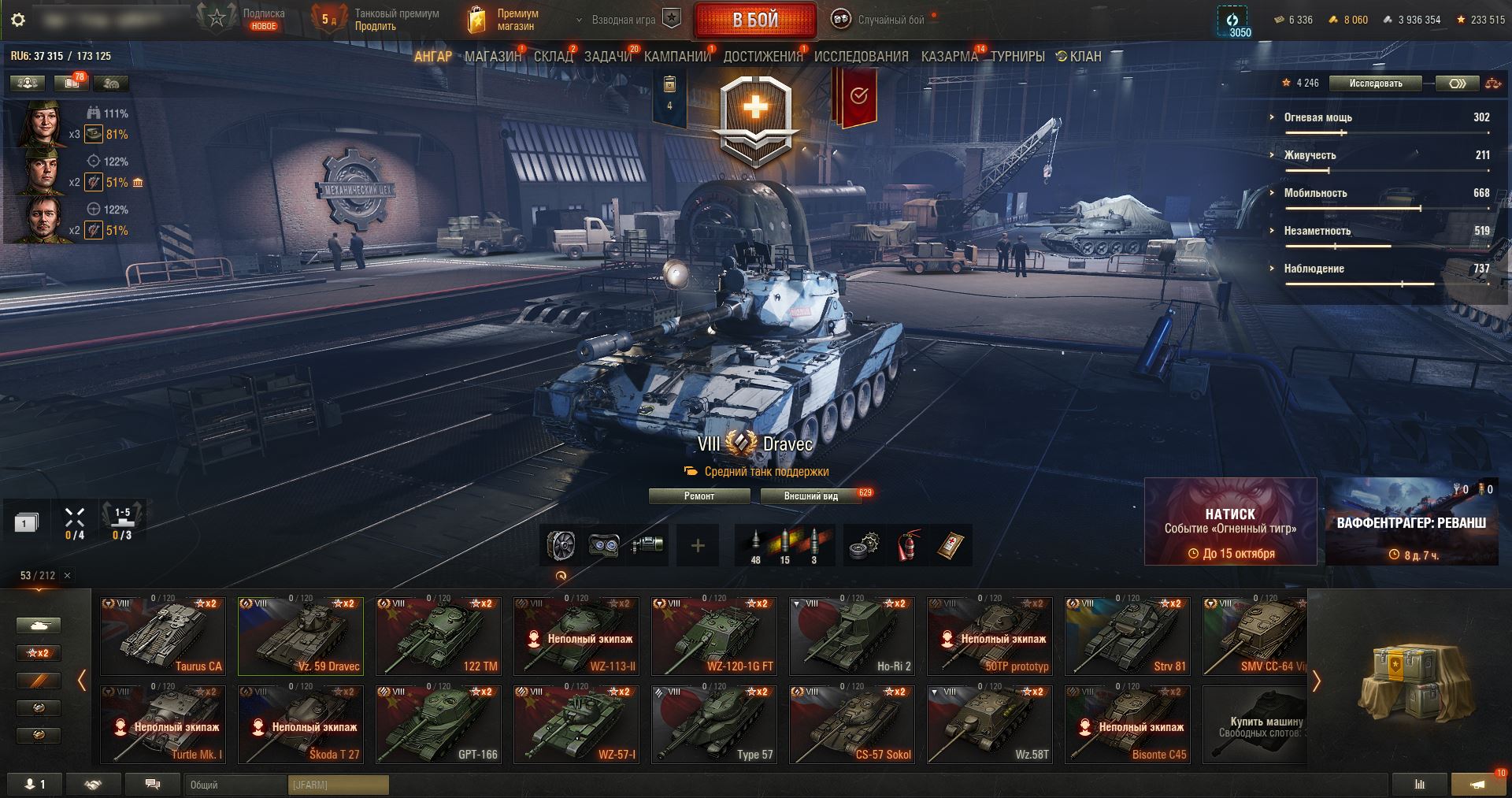Viewport: 1512px width, 798px height.
Task: Open the КАЗАРМА tab
Action: [x=949, y=57]
